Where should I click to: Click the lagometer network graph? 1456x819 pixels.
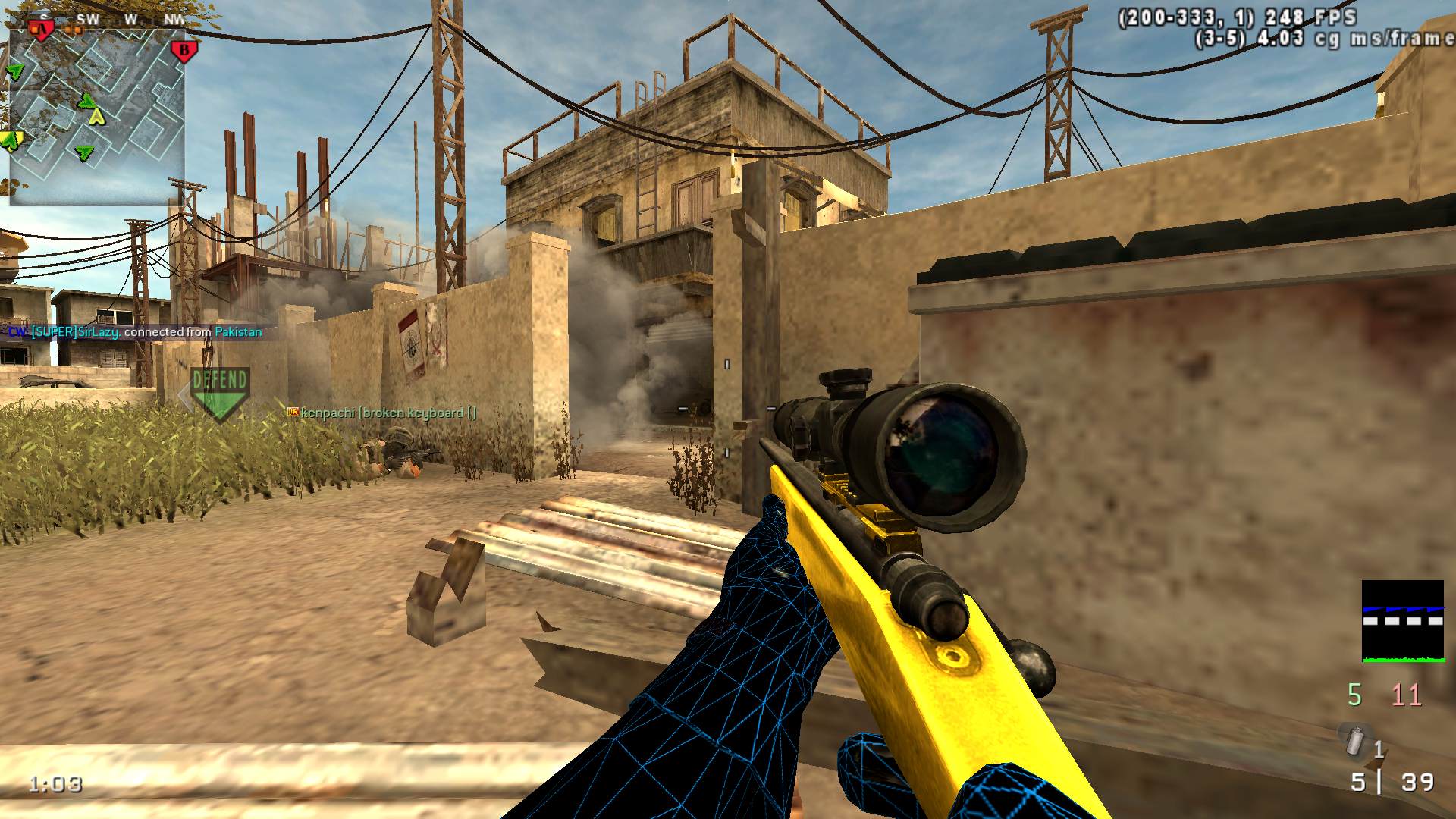tap(1402, 622)
